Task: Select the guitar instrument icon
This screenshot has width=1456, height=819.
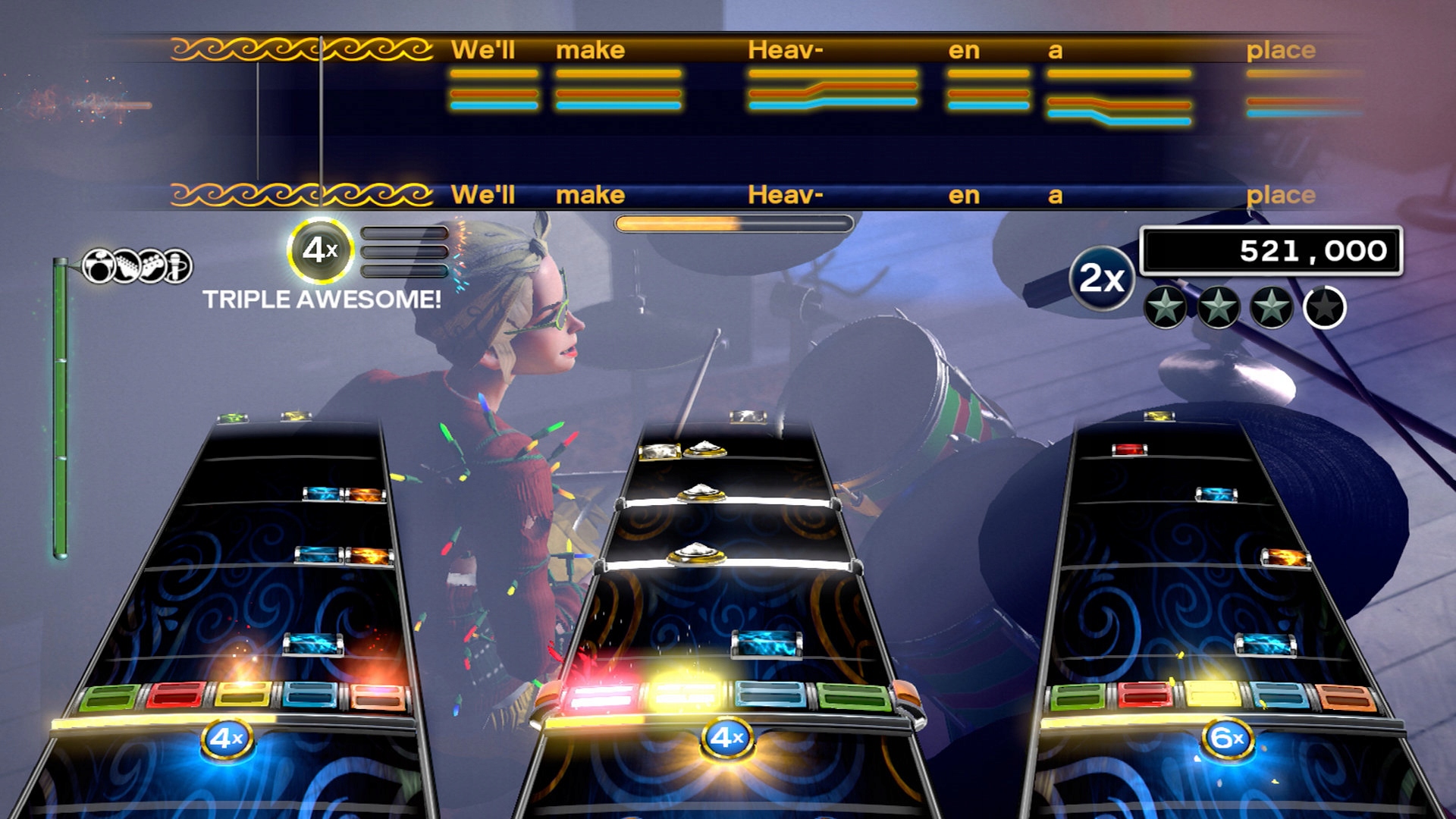Action: [x=127, y=265]
